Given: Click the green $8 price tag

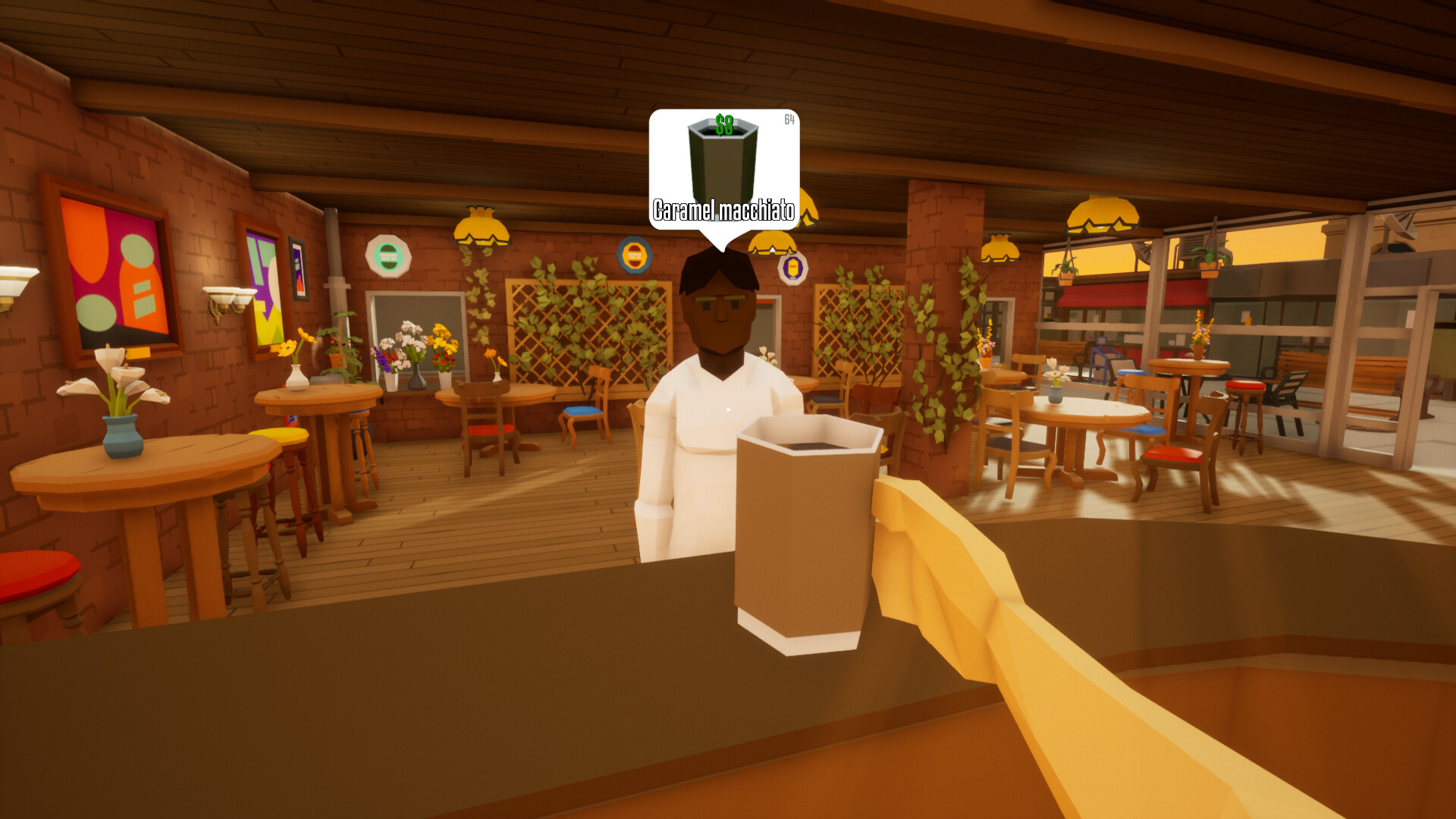Looking at the screenshot, I should pyautogui.click(x=724, y=124).
